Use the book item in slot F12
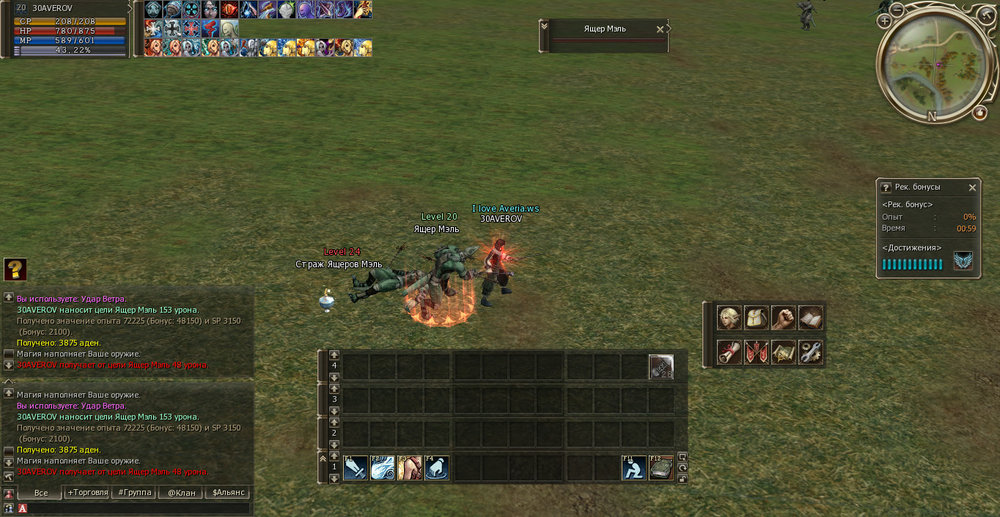Screen dimensions: 1000x517 pos(659,468)
